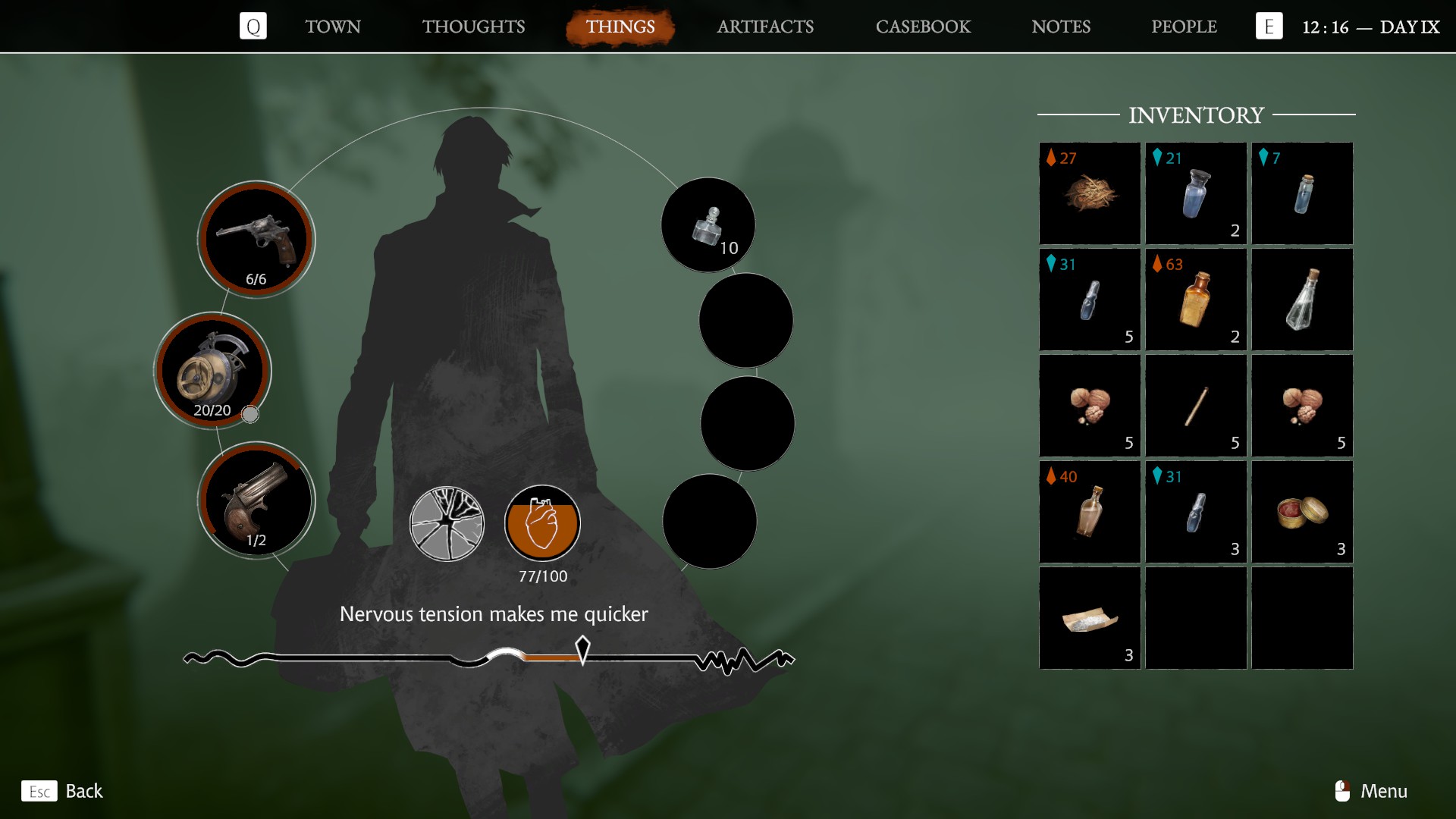This screenshot has width=1456, height=819.
Task: Click the empty inventory cell at bottom right
Action: 1302,618
